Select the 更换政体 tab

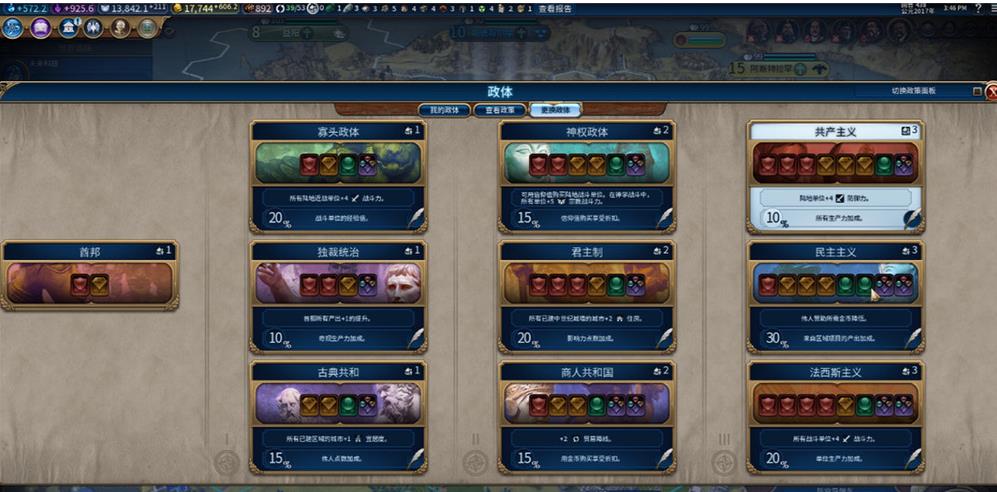556,109
